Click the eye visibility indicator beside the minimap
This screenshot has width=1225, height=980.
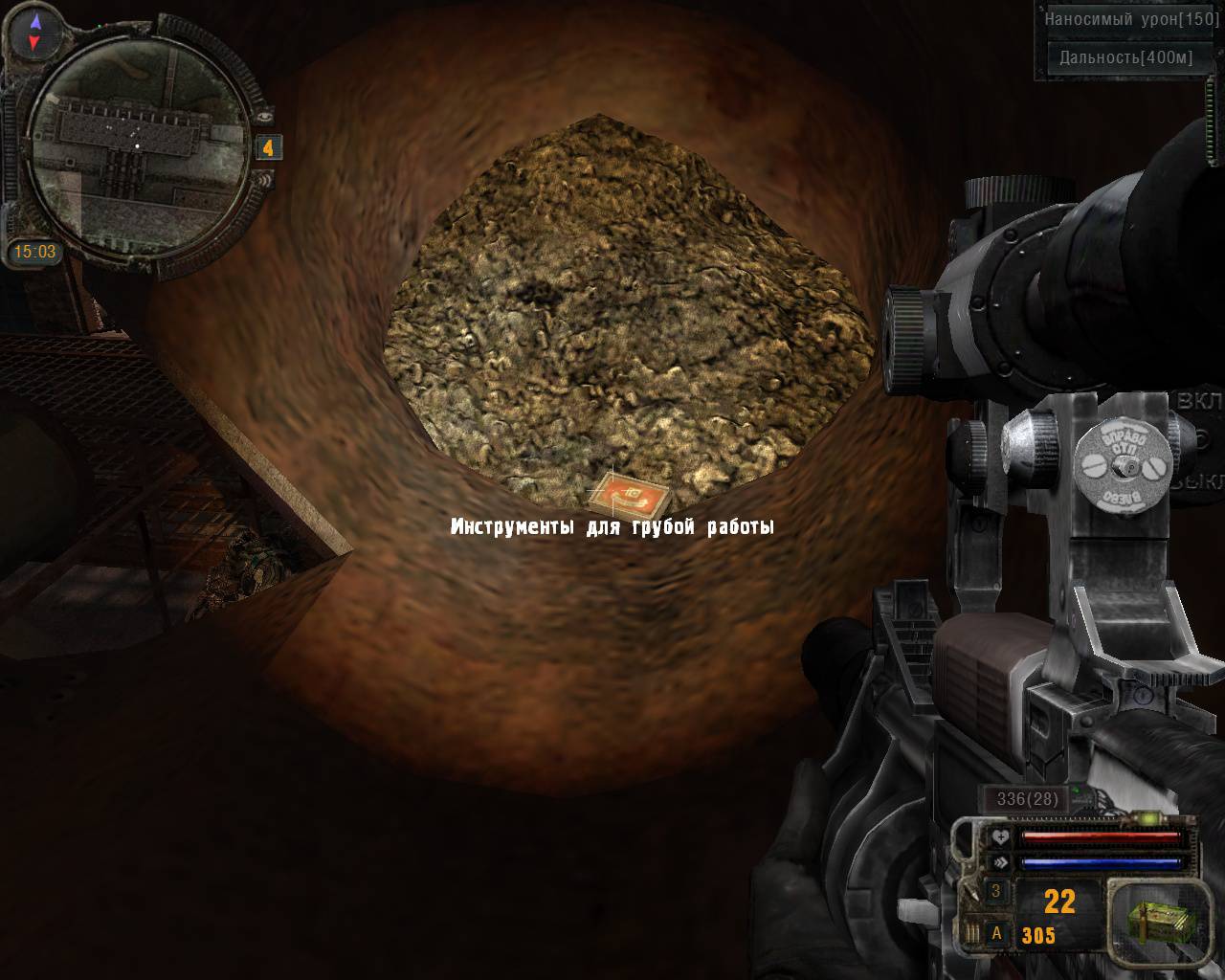tap(265, 115)
